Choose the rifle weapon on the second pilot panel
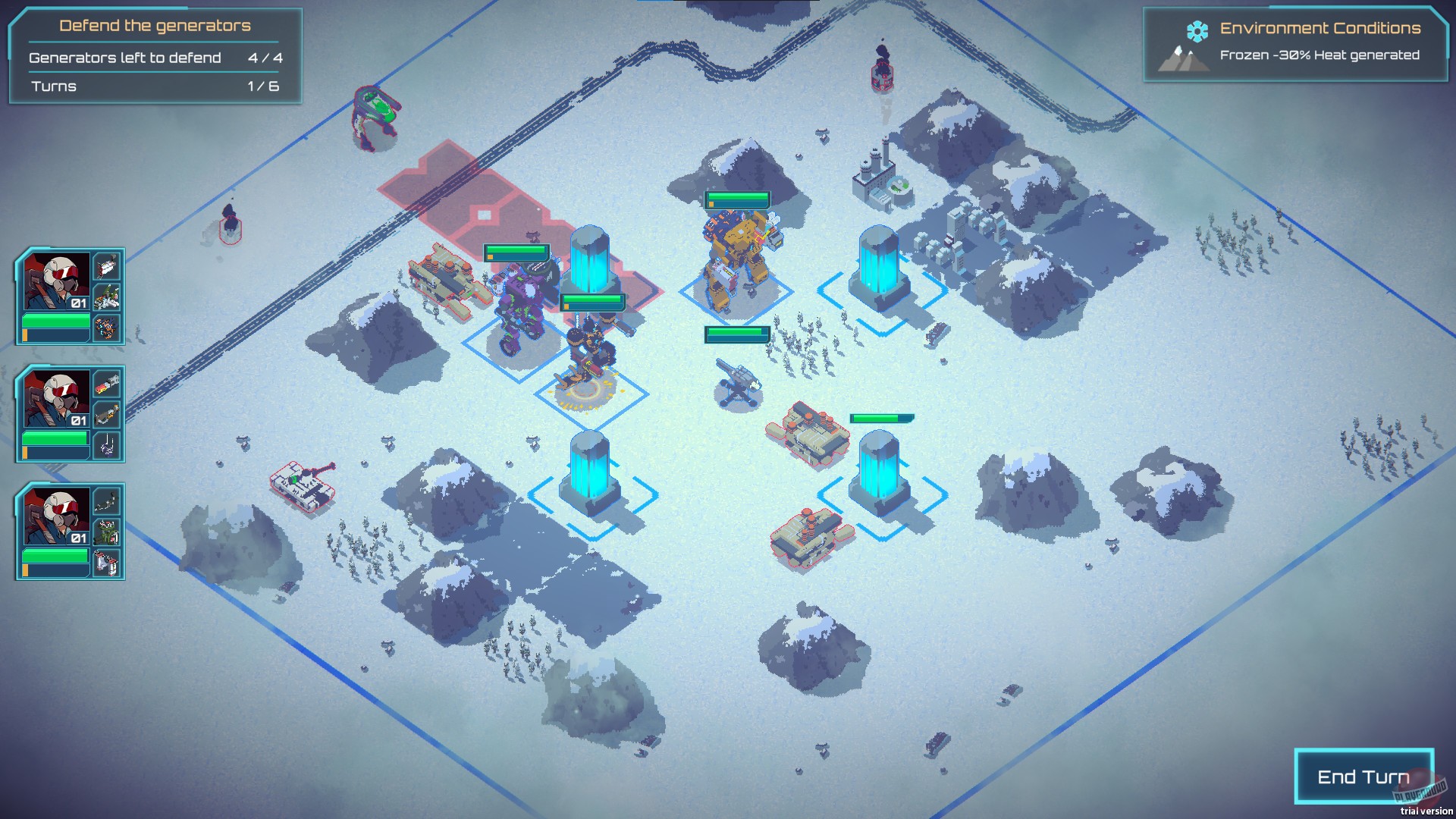The image size is (1456, 819). 106,414
